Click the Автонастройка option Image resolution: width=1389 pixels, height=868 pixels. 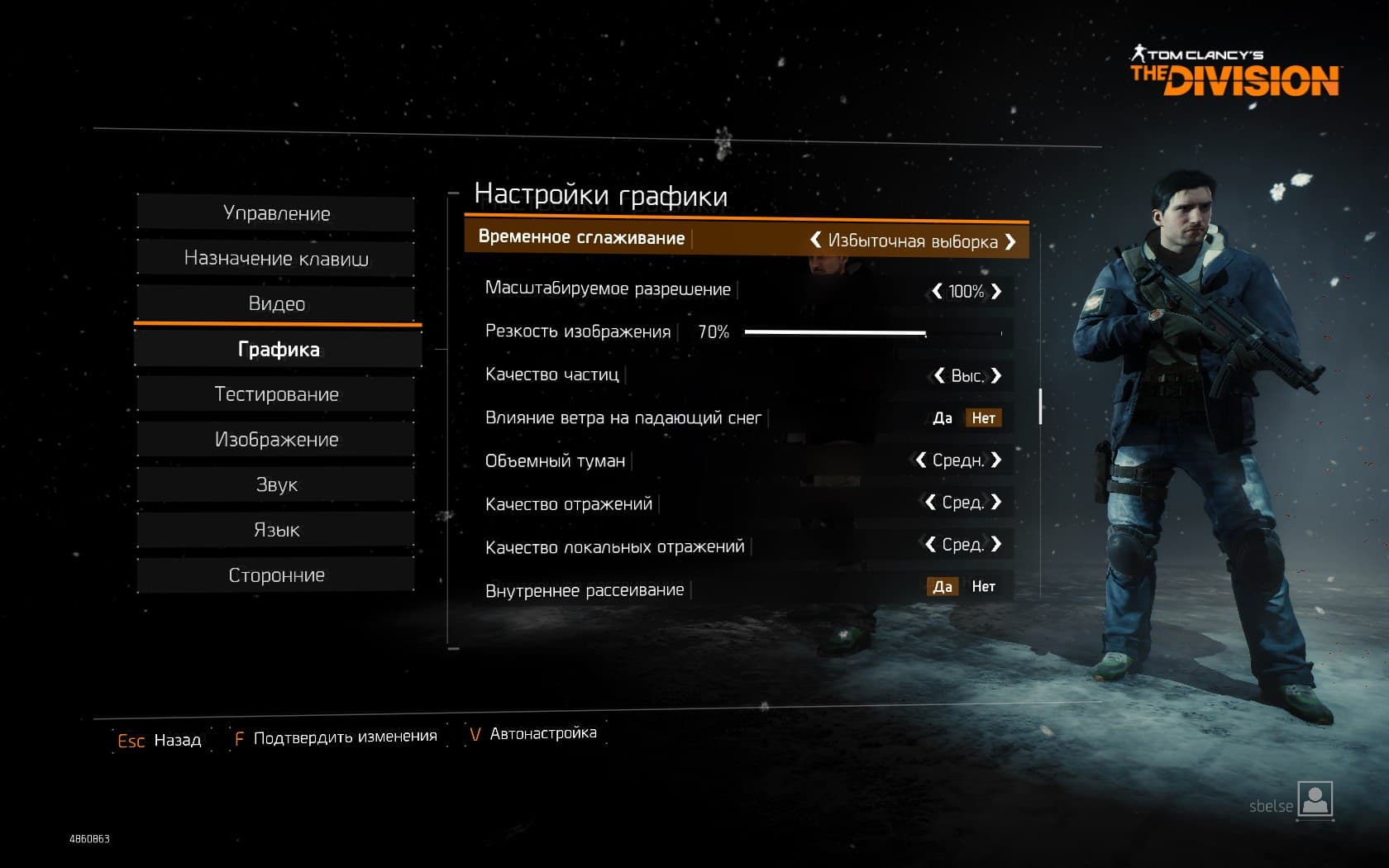542,733
